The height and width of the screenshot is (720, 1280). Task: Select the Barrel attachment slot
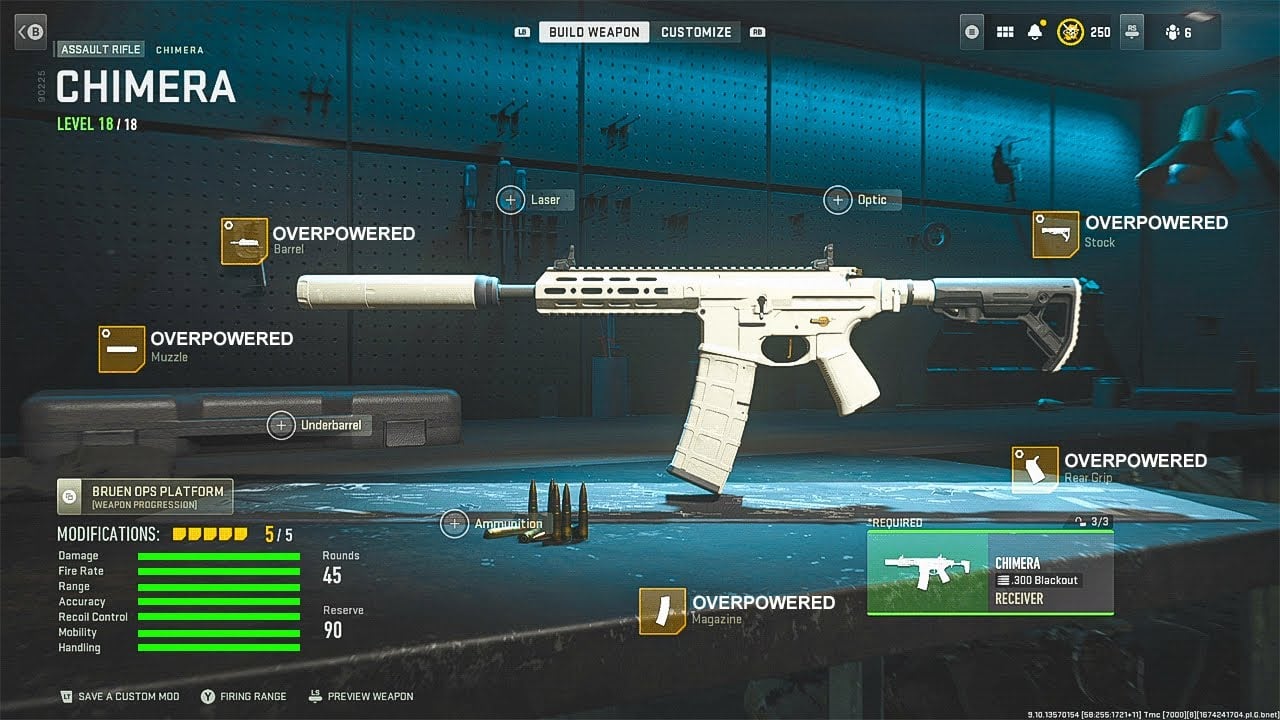pos(245,241)
